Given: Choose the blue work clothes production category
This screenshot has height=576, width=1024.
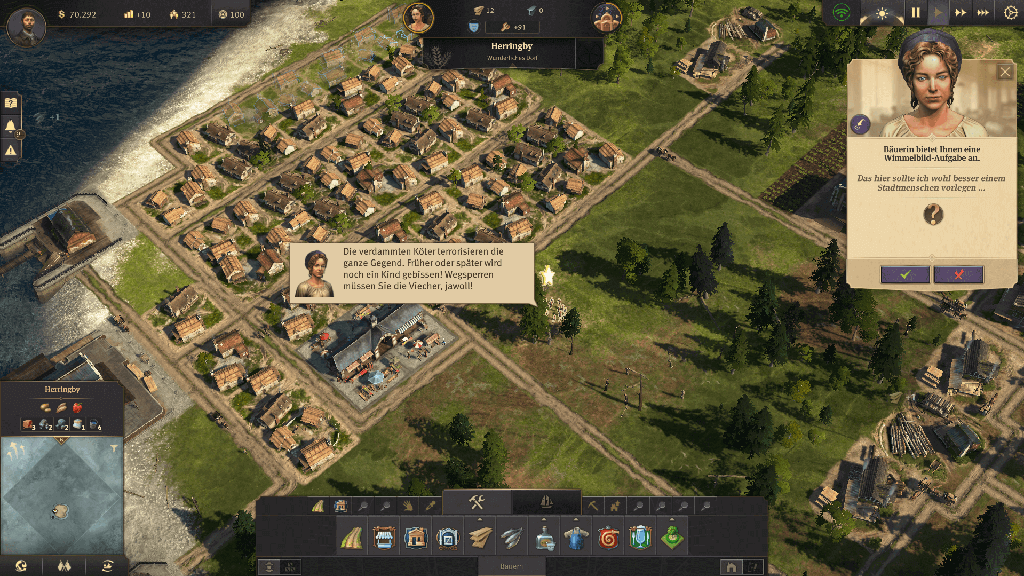Looking at the screenshot, I should coord(573,538).
